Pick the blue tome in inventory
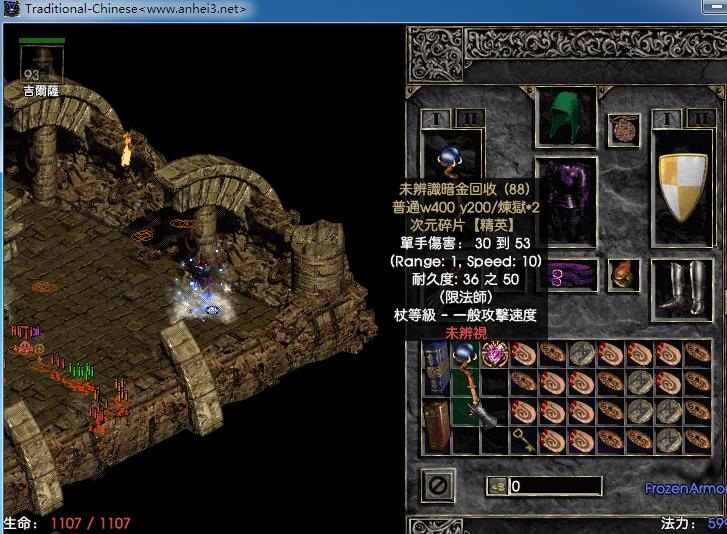 [x=436, y=365]
